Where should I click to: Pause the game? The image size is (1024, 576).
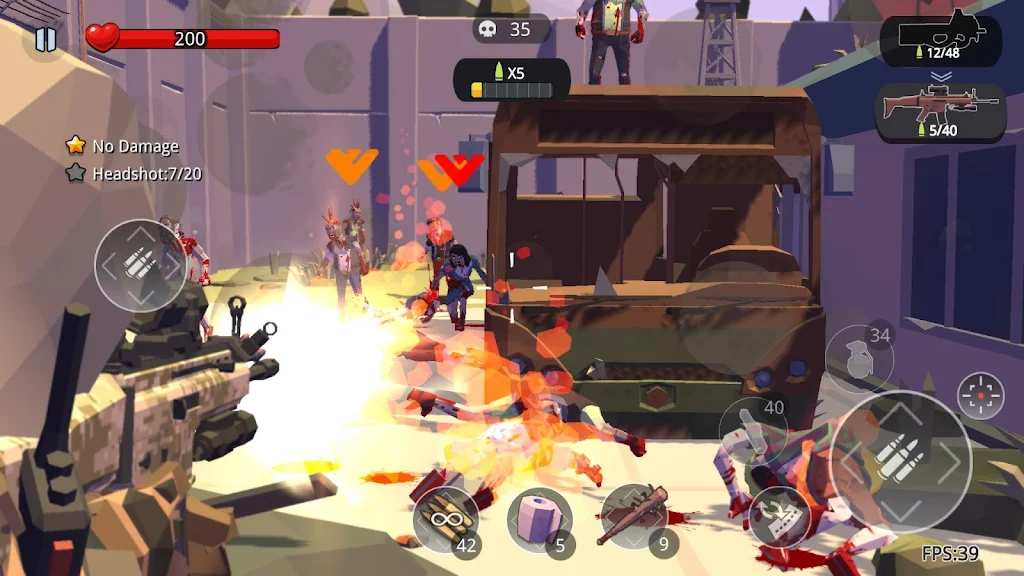(45, 40)
